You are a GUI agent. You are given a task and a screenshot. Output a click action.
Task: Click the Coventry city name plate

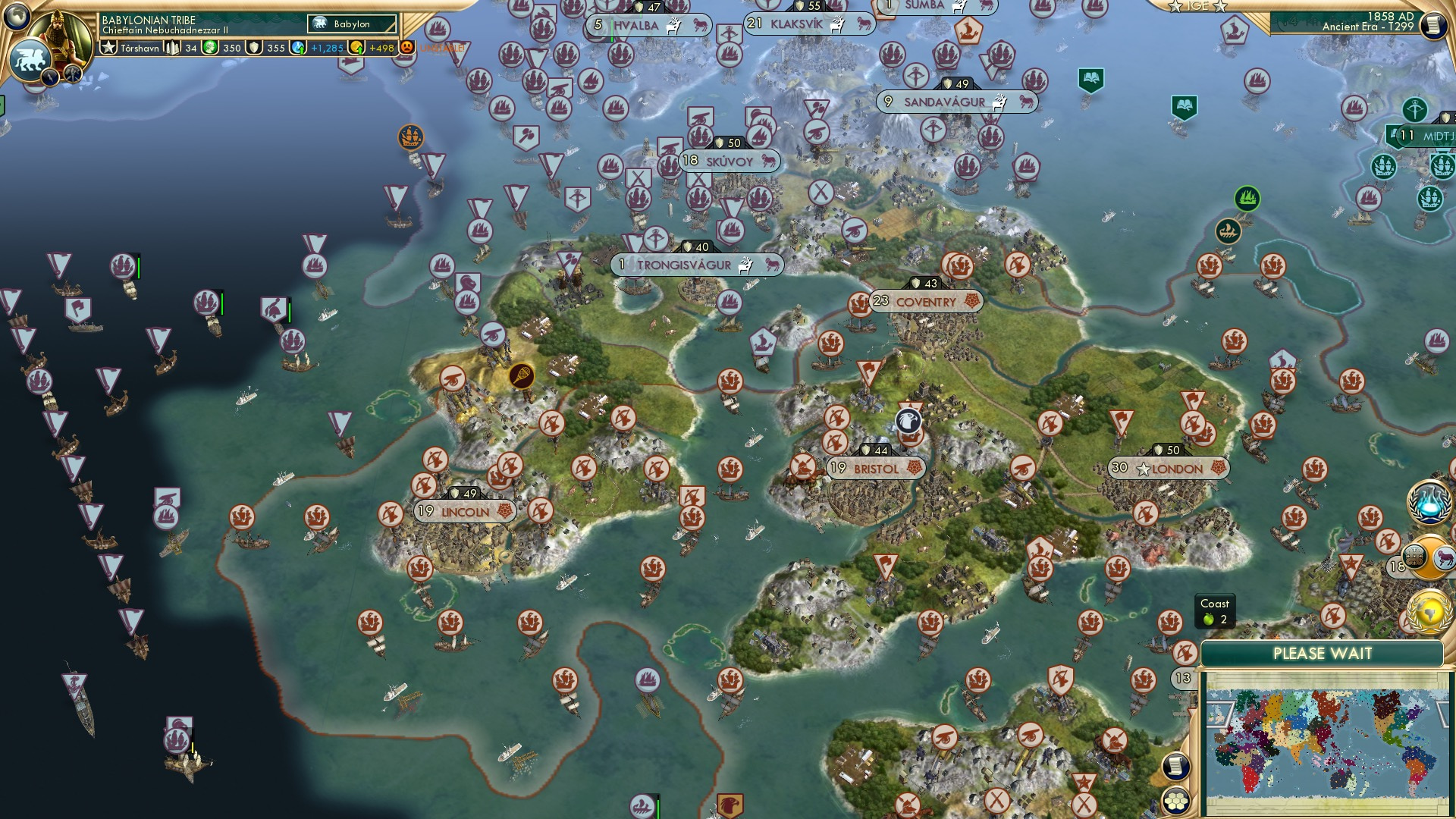click(926, 301)
